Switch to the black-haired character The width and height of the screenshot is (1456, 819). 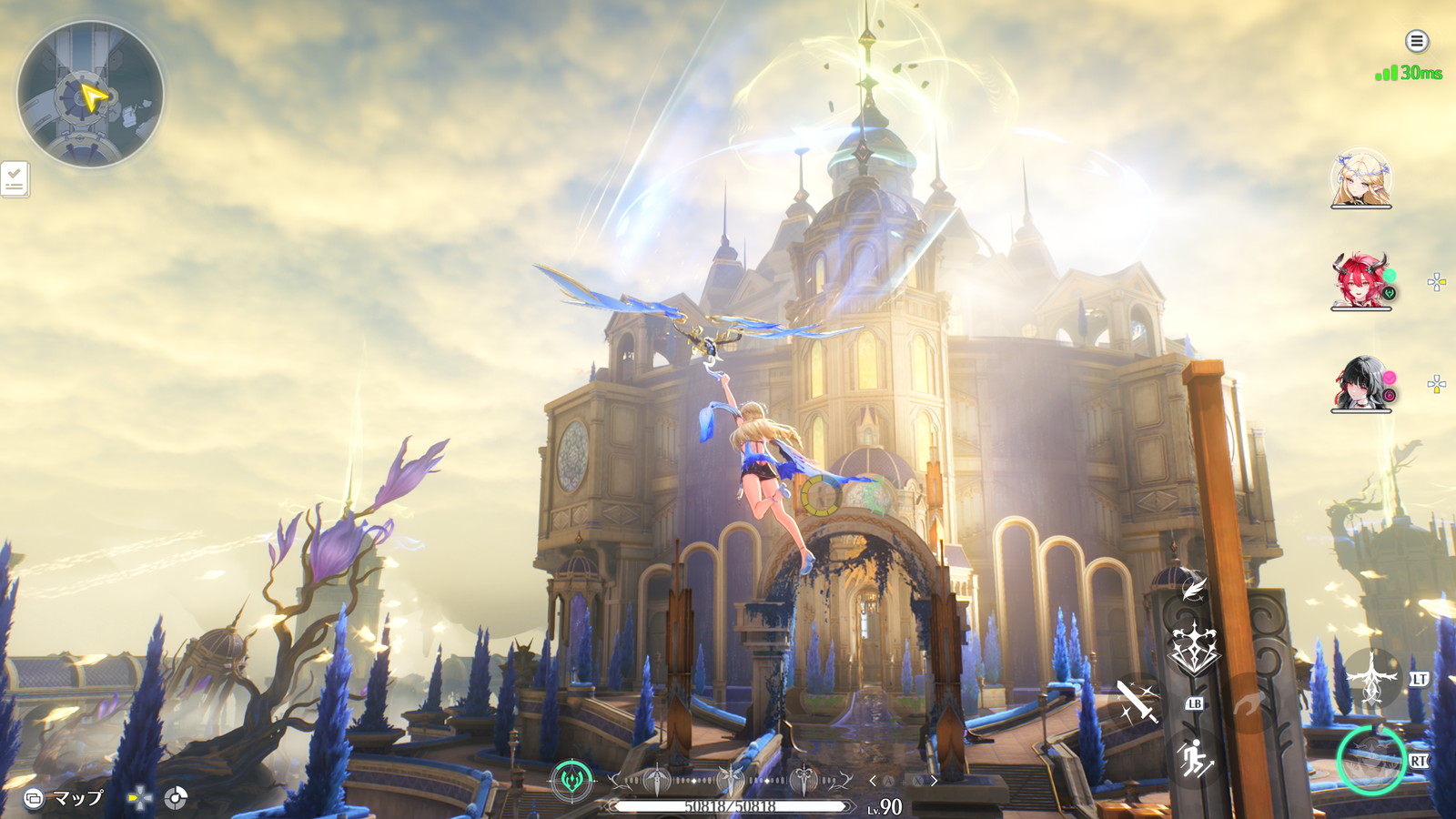1360,383
